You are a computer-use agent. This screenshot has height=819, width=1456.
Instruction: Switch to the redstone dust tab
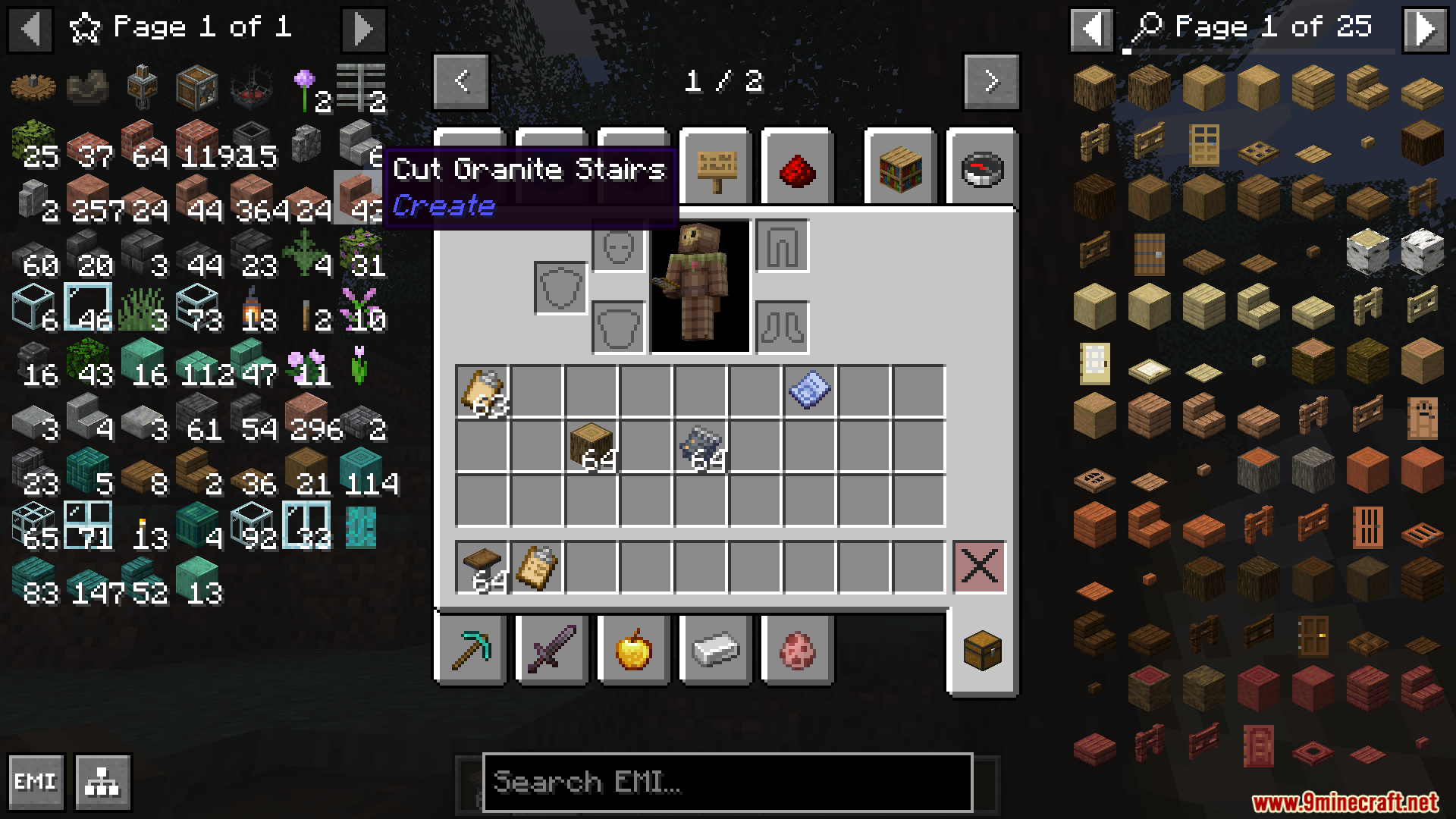click(797, 169)
